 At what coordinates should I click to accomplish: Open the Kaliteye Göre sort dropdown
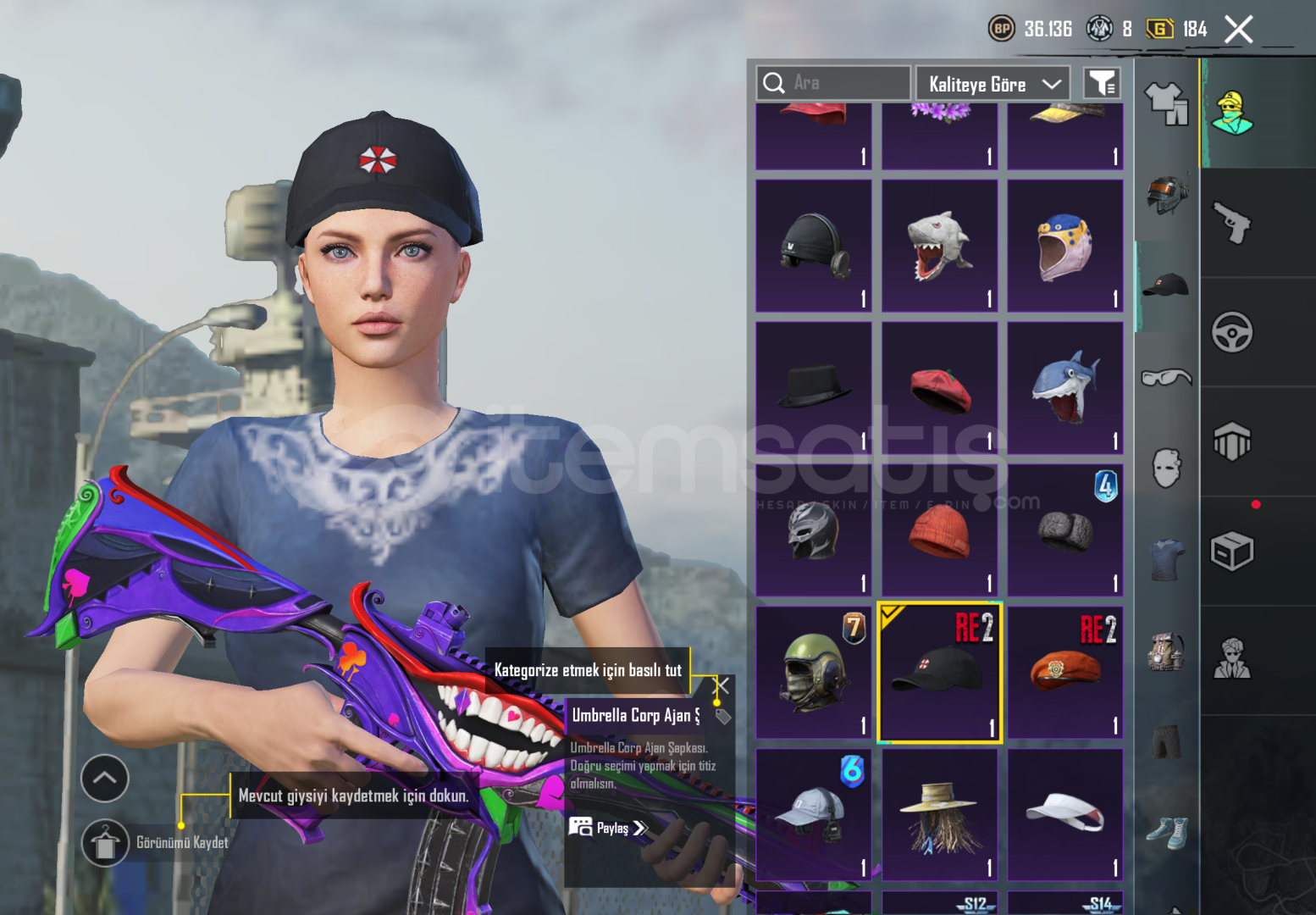[x=993, y=84]
